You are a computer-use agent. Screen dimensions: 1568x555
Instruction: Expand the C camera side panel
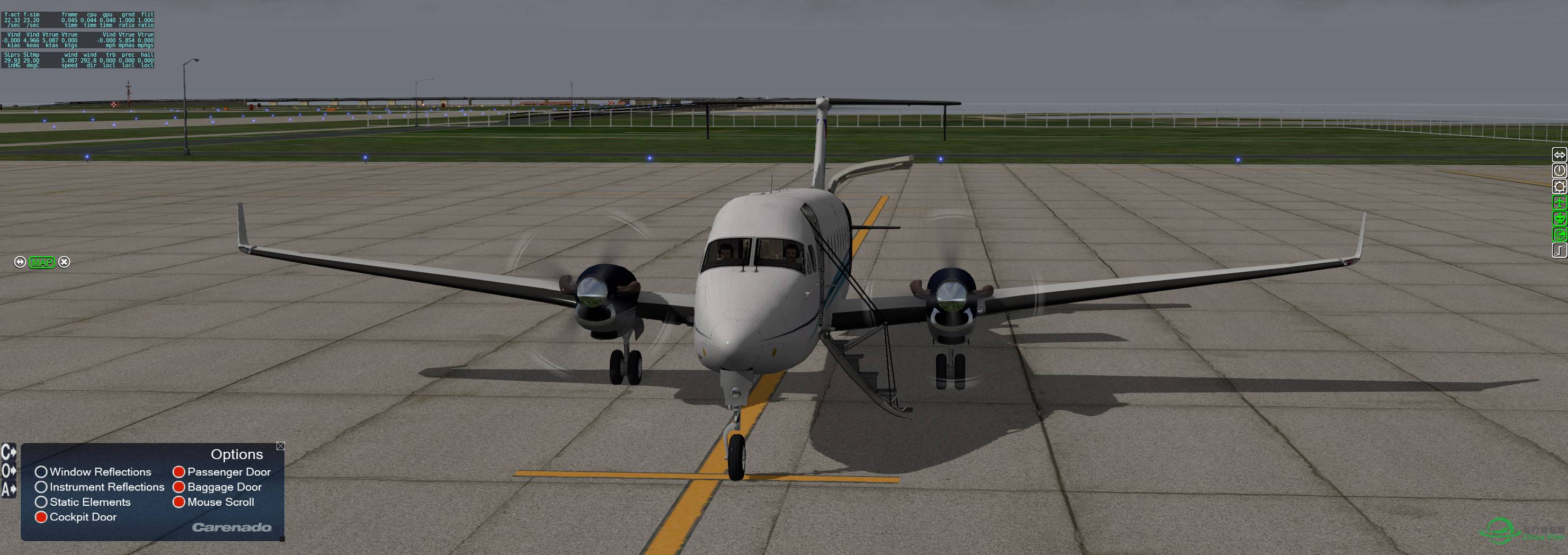tap(8, 452)
